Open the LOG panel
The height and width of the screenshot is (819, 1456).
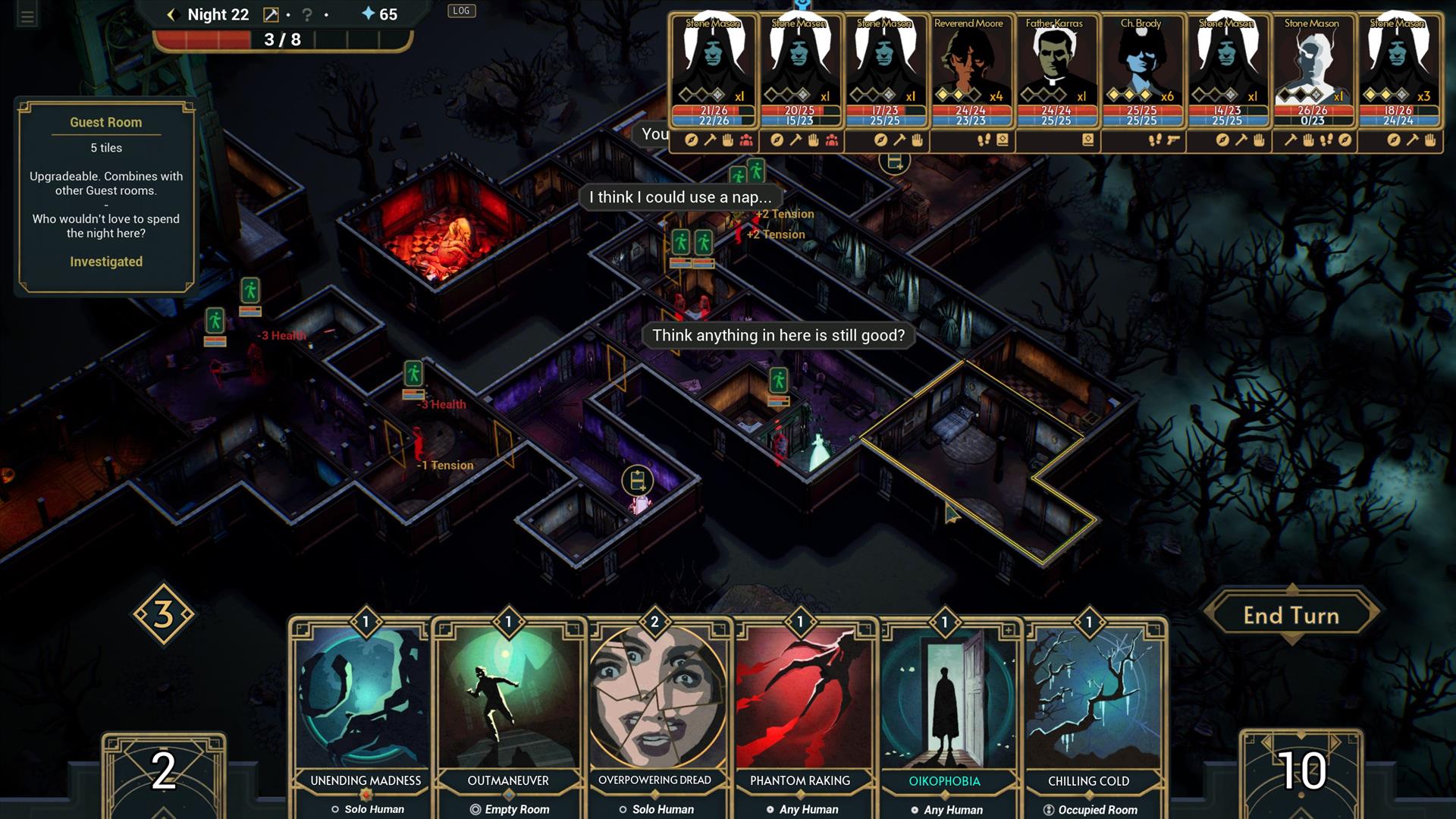tap(461, 11)
